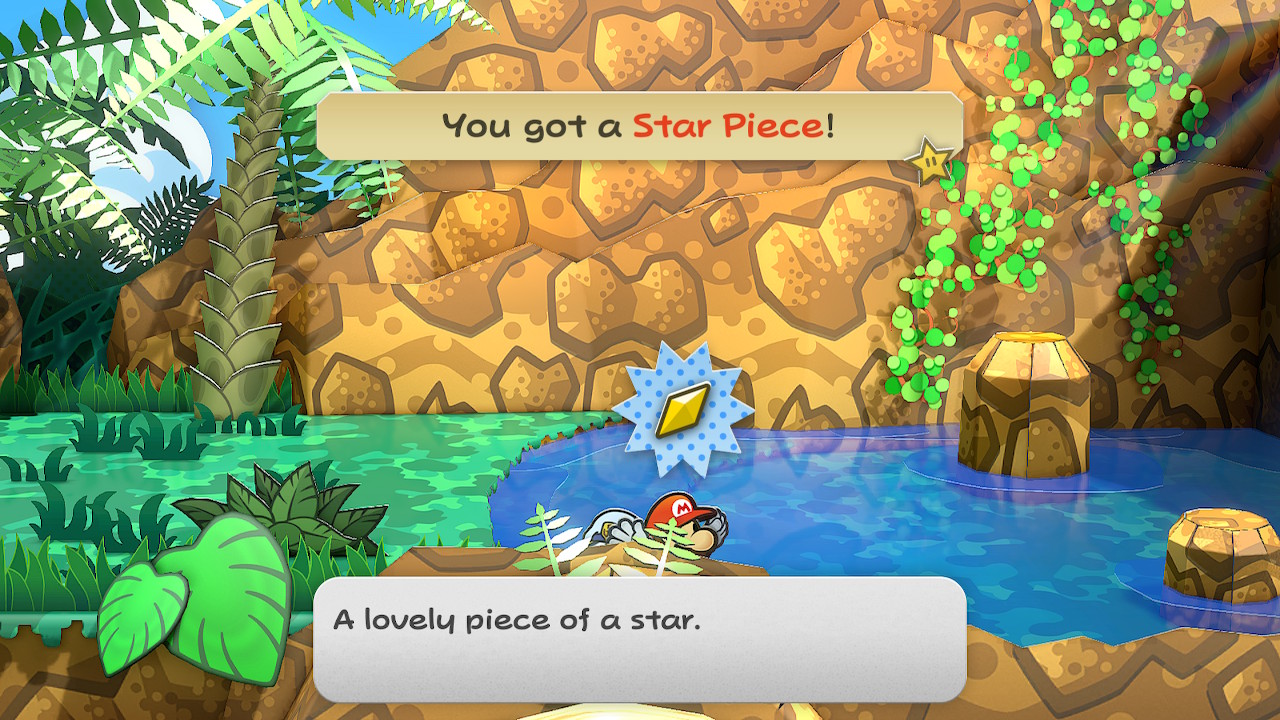The image size is (1280, 720).
Task: Click the 'You got a Star Piece!' banner
Action: 639,126
